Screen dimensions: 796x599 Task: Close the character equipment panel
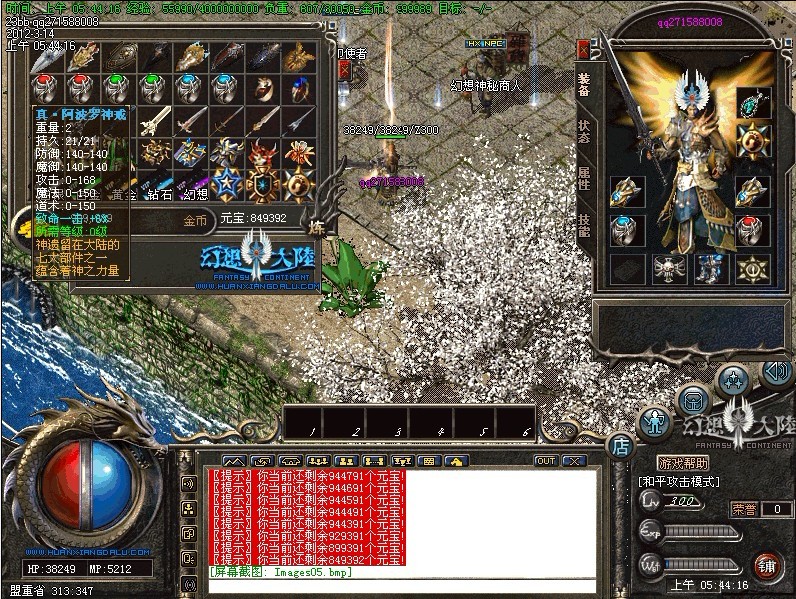click(583, 49)
